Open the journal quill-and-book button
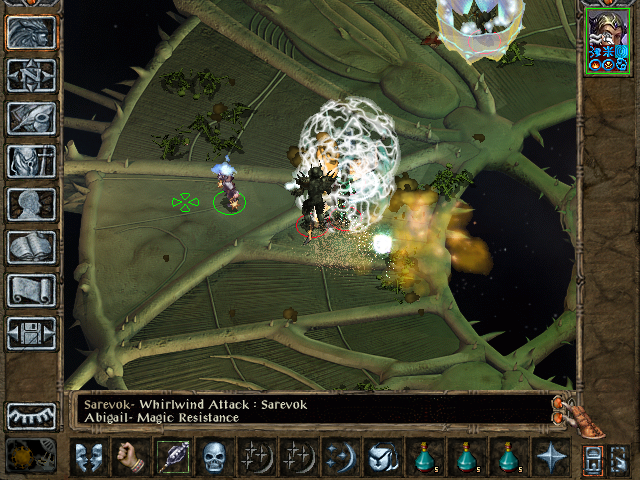The height and width of the screenshot is (480, 640). [x=31, y=118]
